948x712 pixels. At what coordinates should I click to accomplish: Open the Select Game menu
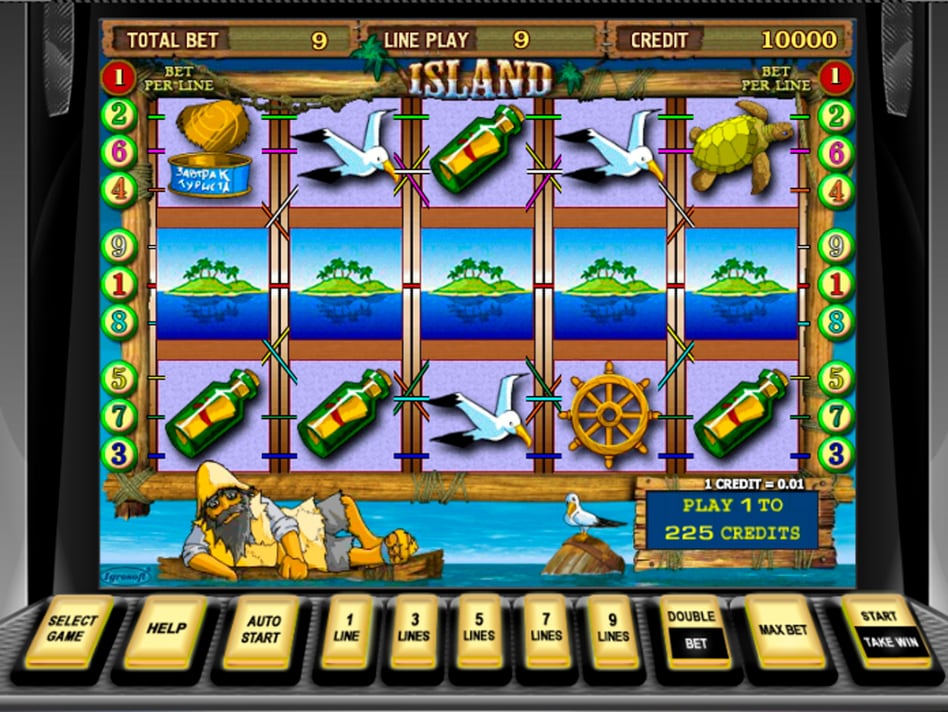point(70,630)
